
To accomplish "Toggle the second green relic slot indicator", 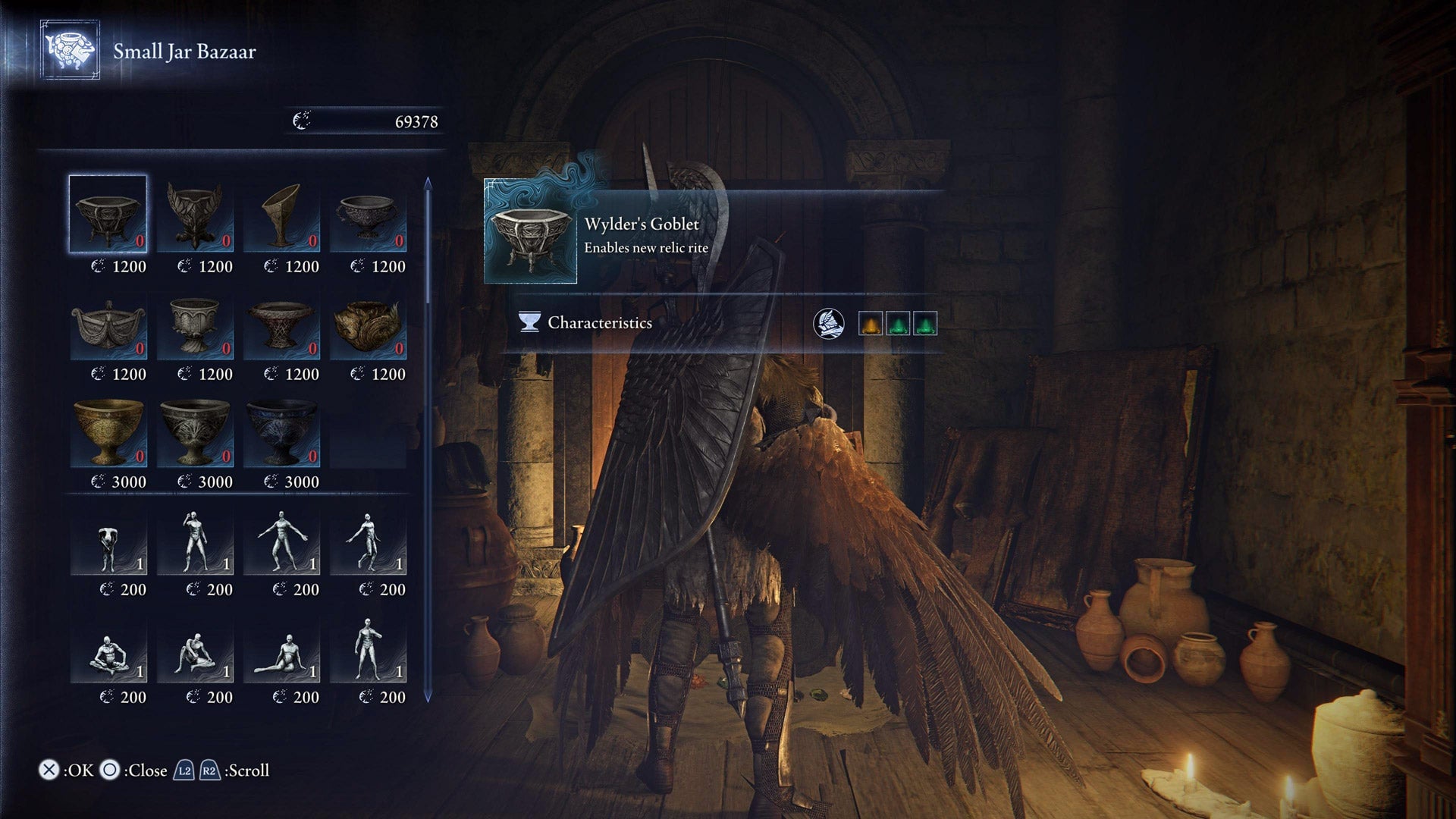I will point(926,322).
